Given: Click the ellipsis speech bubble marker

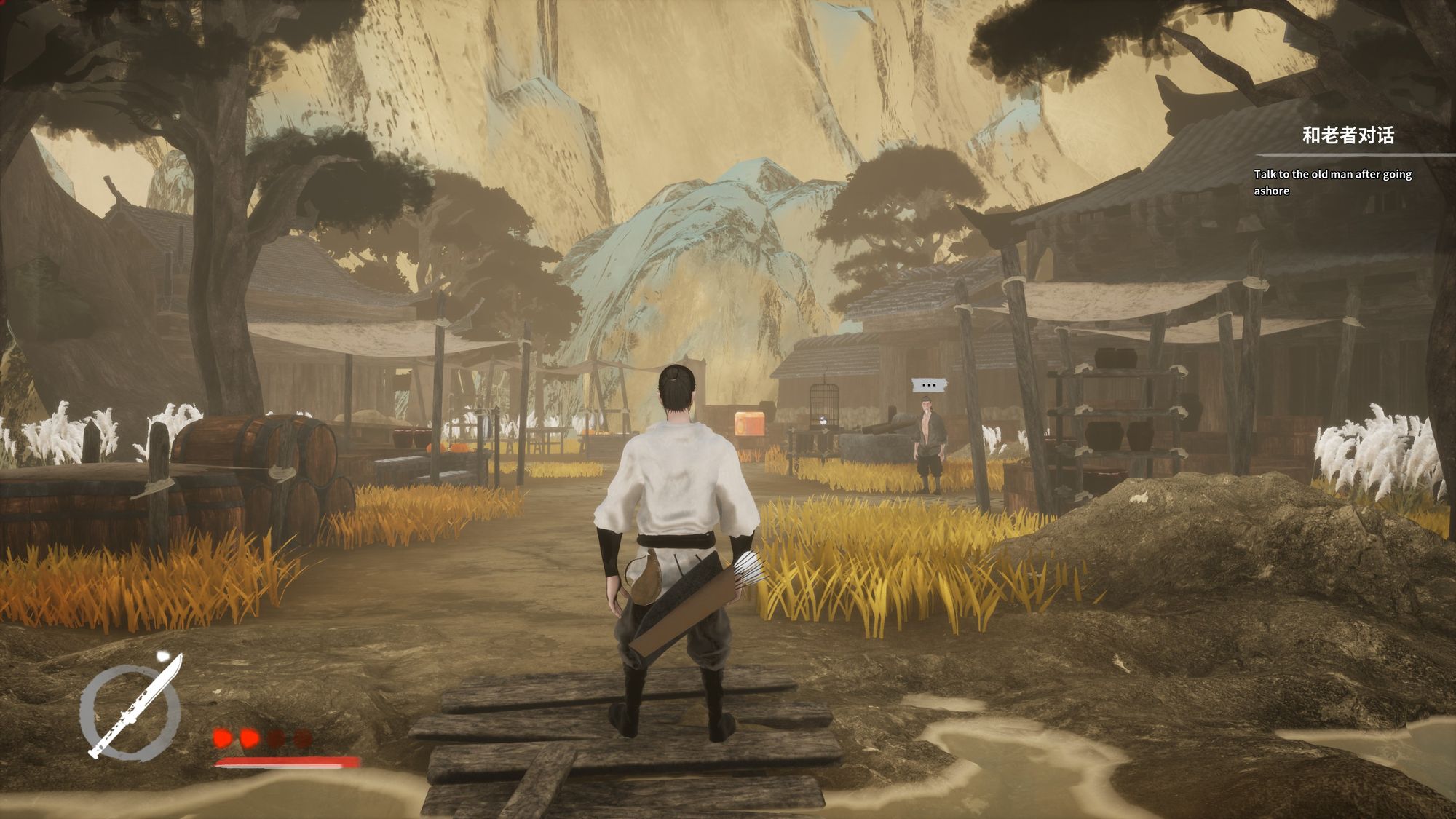Looking at the screenshot, I should point(928,384).
